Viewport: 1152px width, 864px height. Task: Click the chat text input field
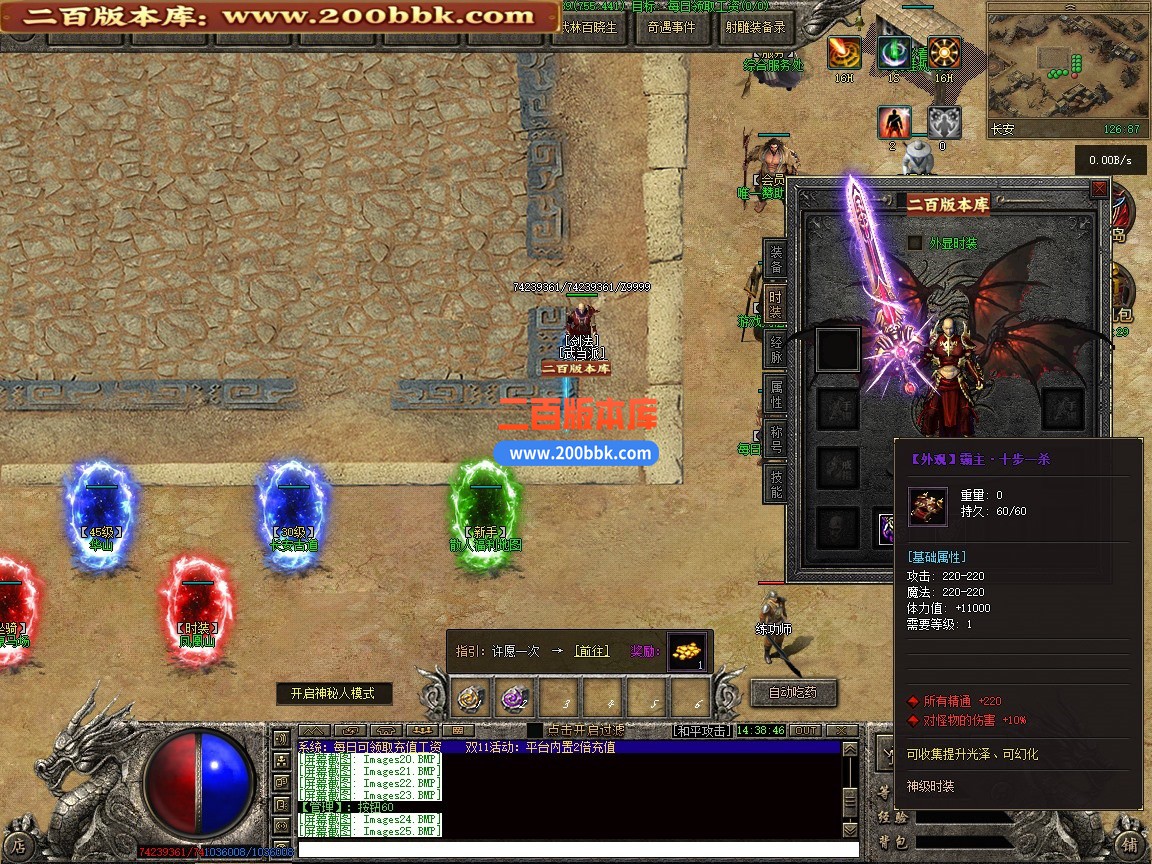(570, 850)
